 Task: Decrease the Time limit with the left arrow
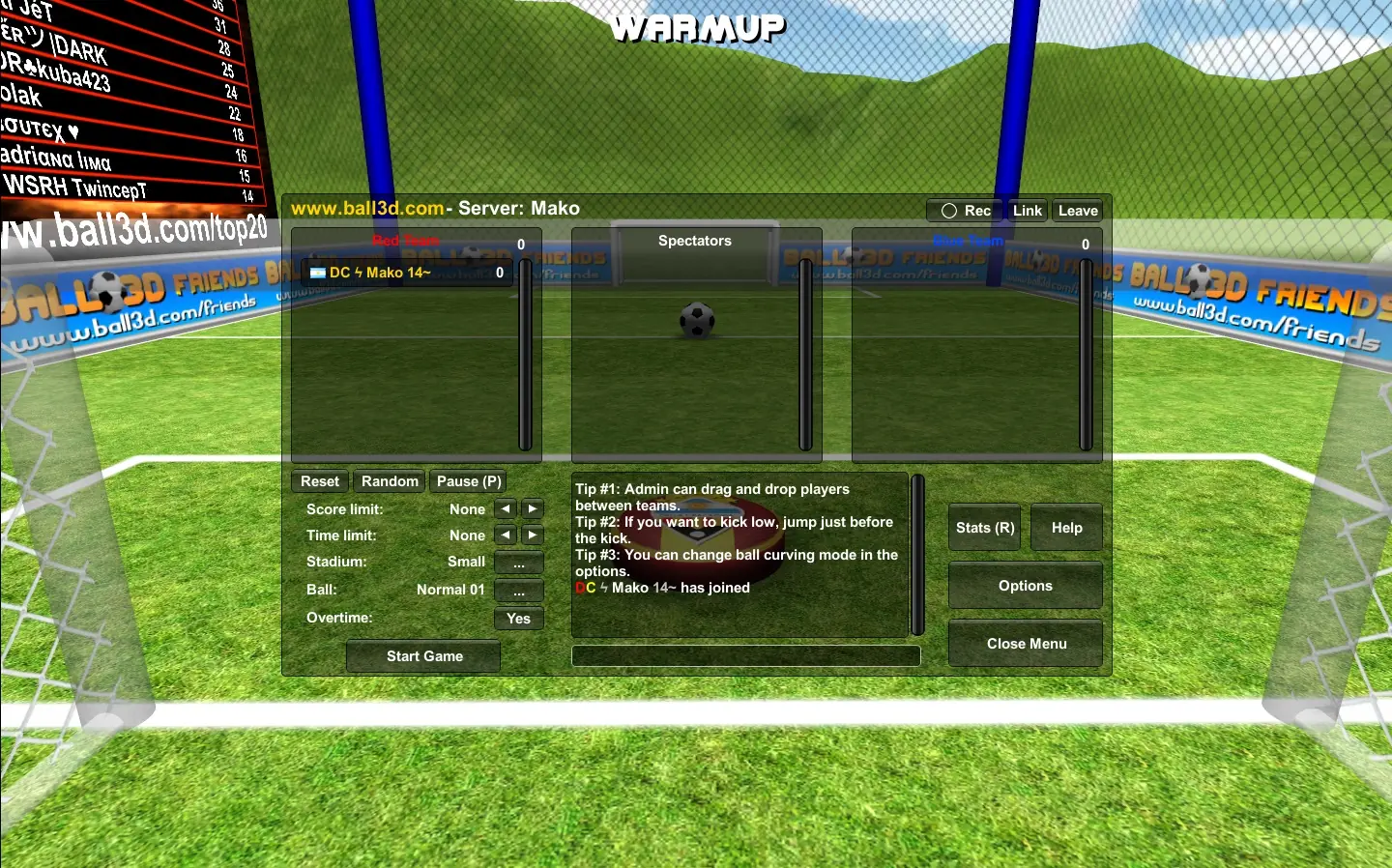pos(505,535)
